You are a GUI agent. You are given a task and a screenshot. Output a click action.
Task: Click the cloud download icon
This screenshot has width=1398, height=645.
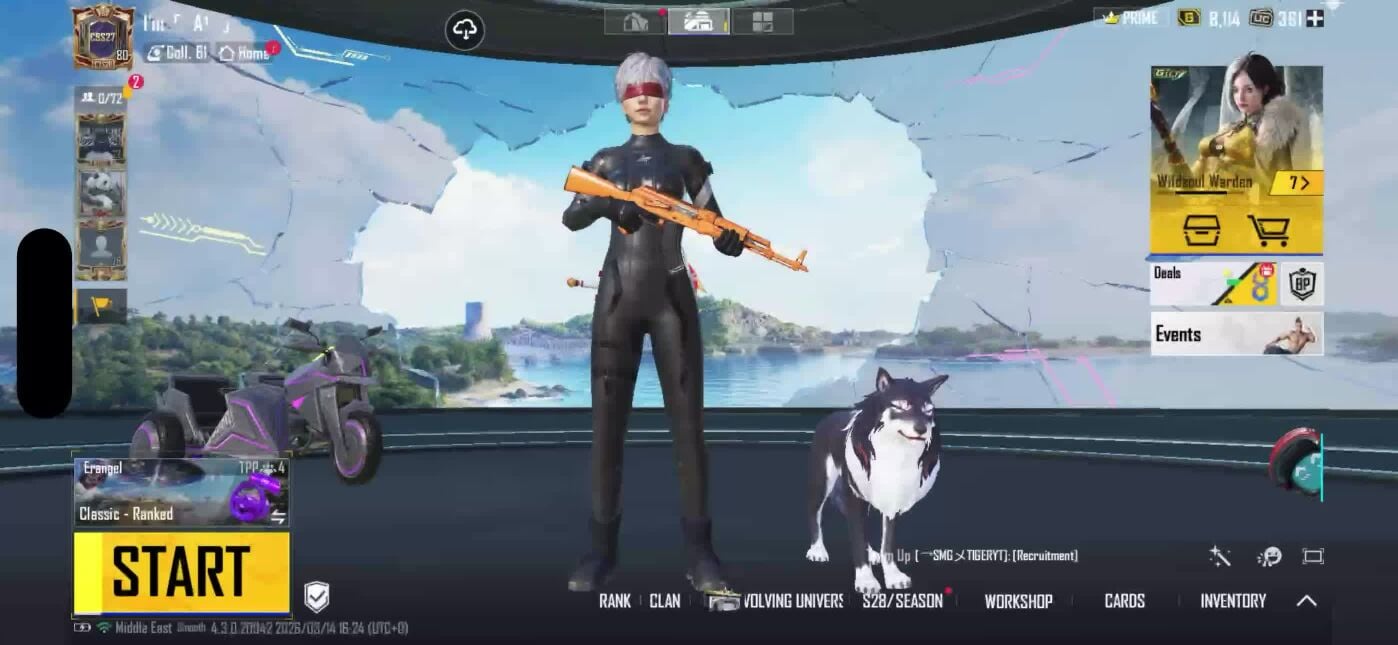(465, 30)
